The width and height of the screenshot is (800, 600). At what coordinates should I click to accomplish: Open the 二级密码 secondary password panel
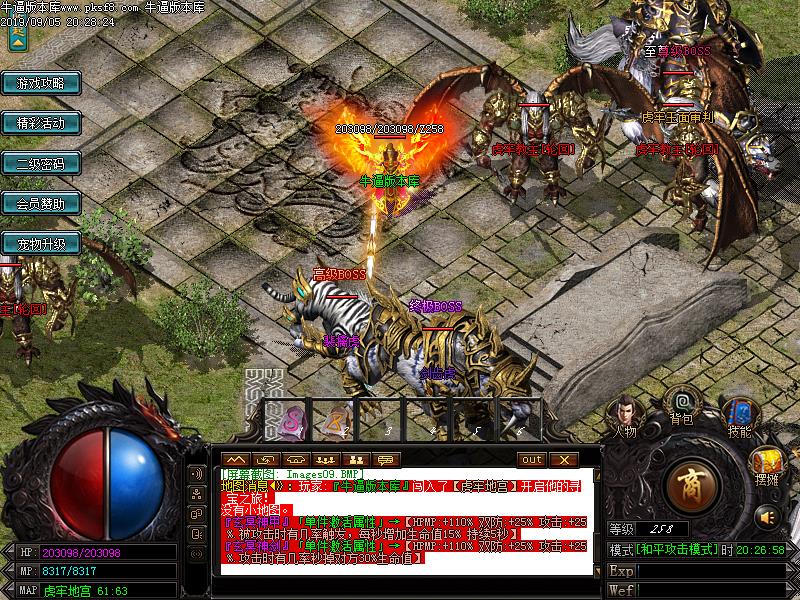pyautogui.click(x=40, y=163)
